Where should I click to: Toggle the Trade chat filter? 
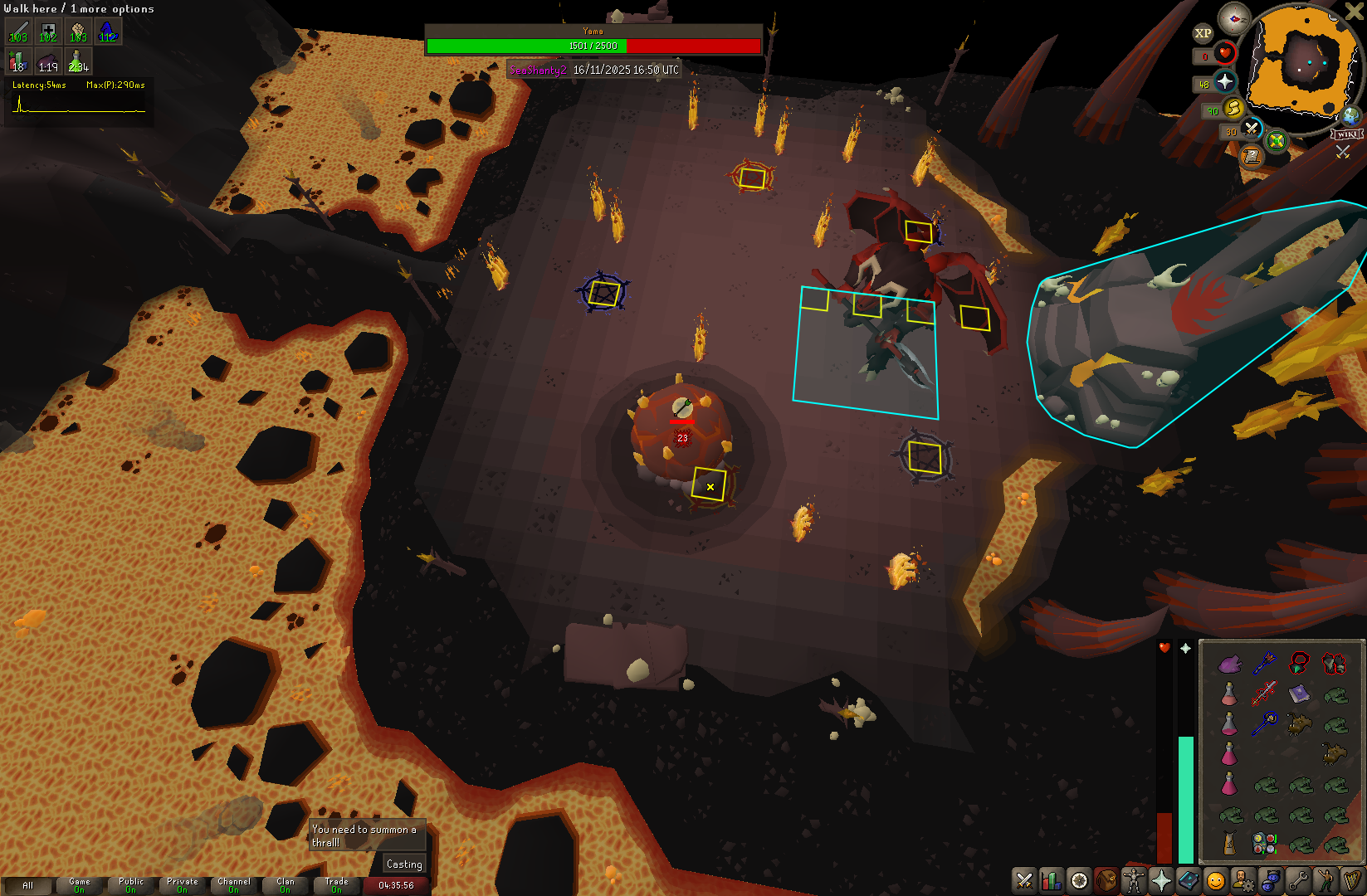coord(336,885)
